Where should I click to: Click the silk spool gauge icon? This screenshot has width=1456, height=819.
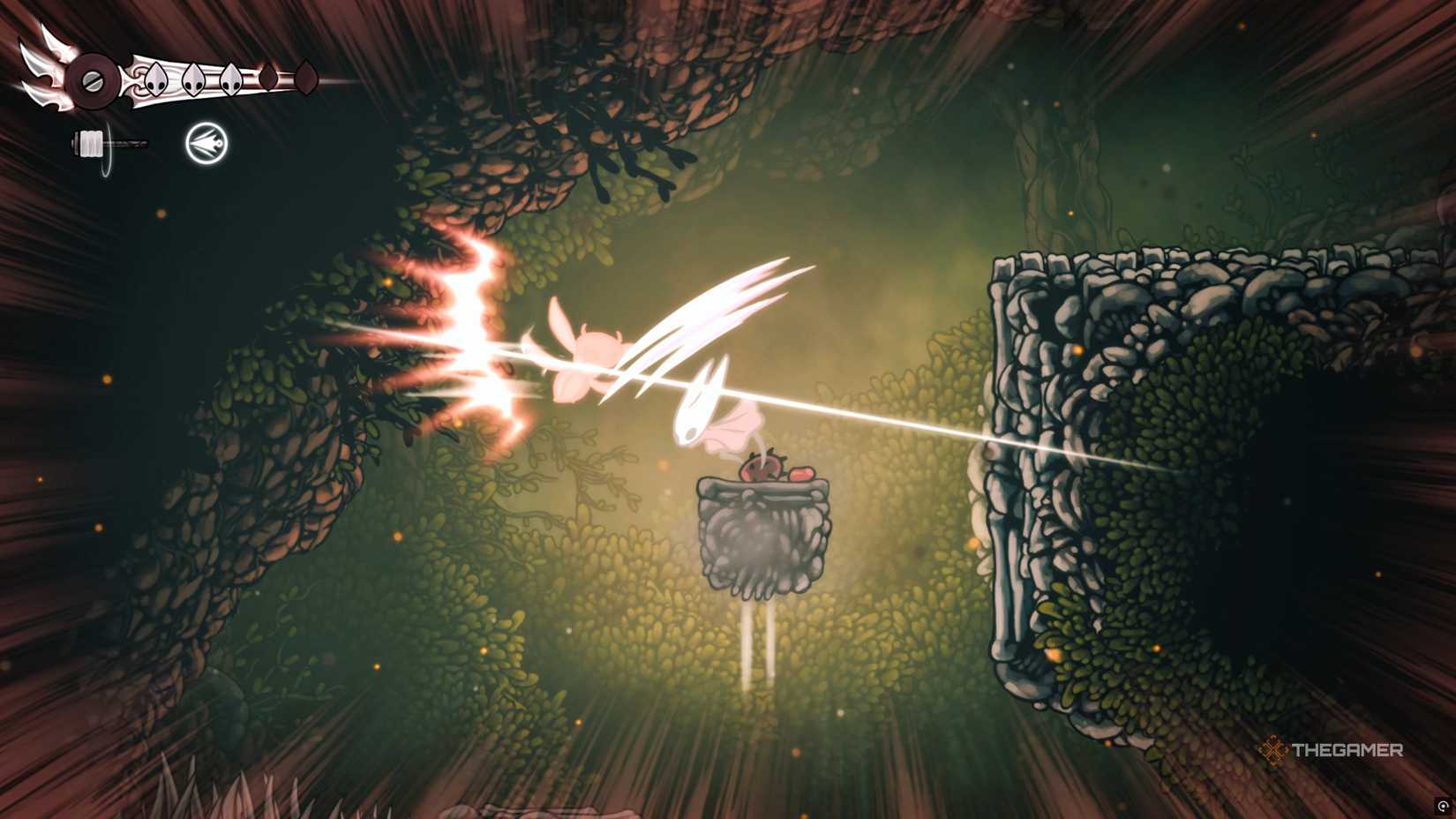pos(91,142)
